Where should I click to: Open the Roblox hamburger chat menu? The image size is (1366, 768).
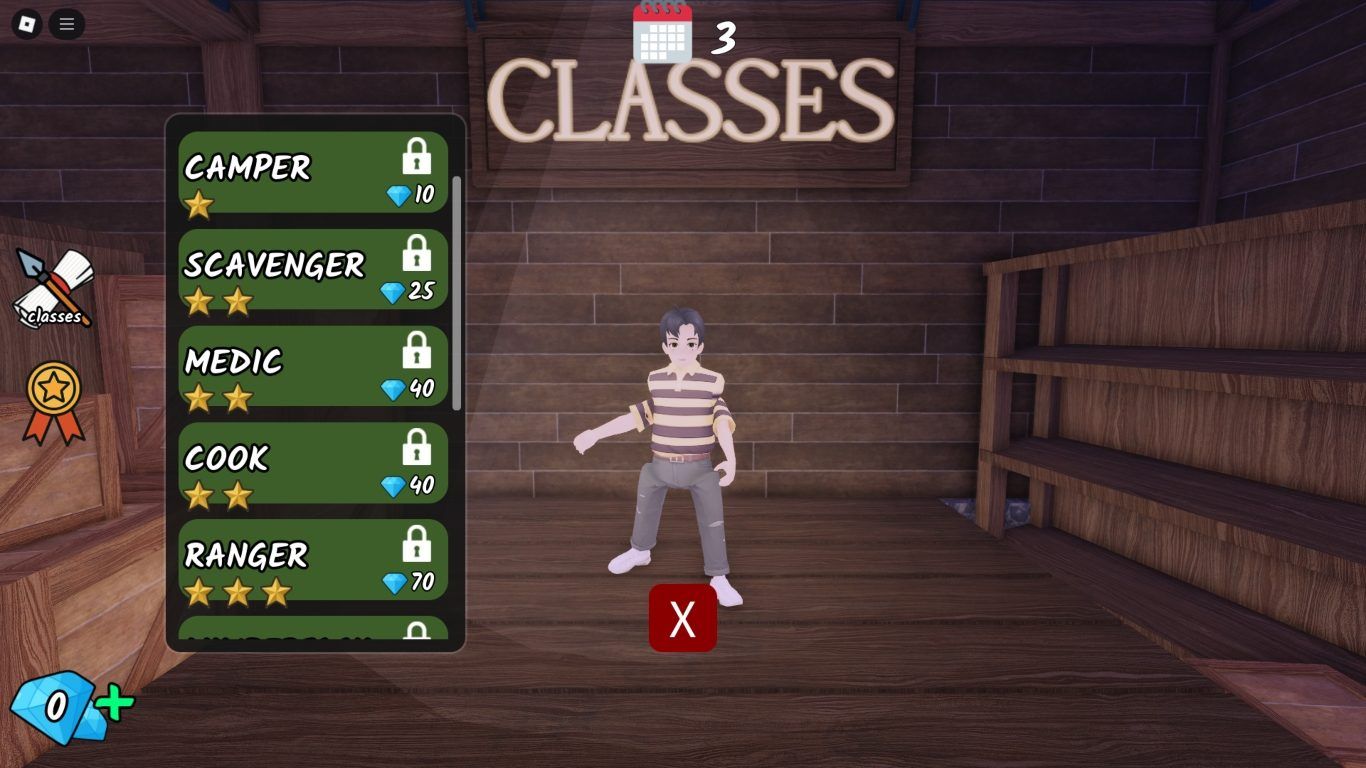(67, 24)
